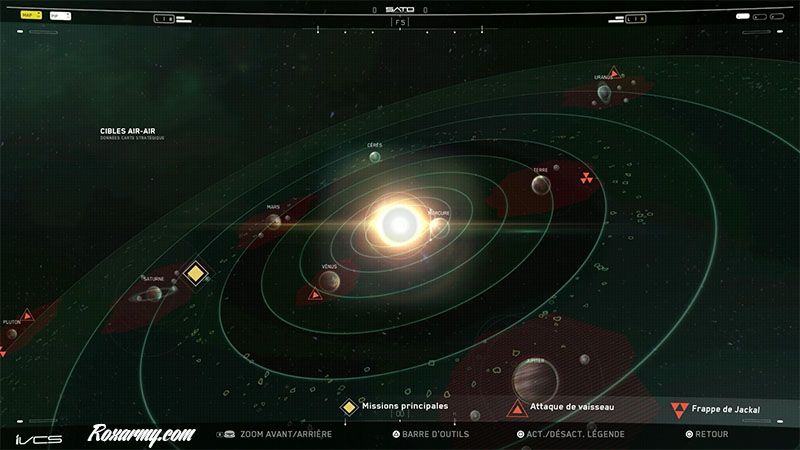Pick the ship attack marker above Uranus
800x450 pixels.
click(x=614, y=71)
